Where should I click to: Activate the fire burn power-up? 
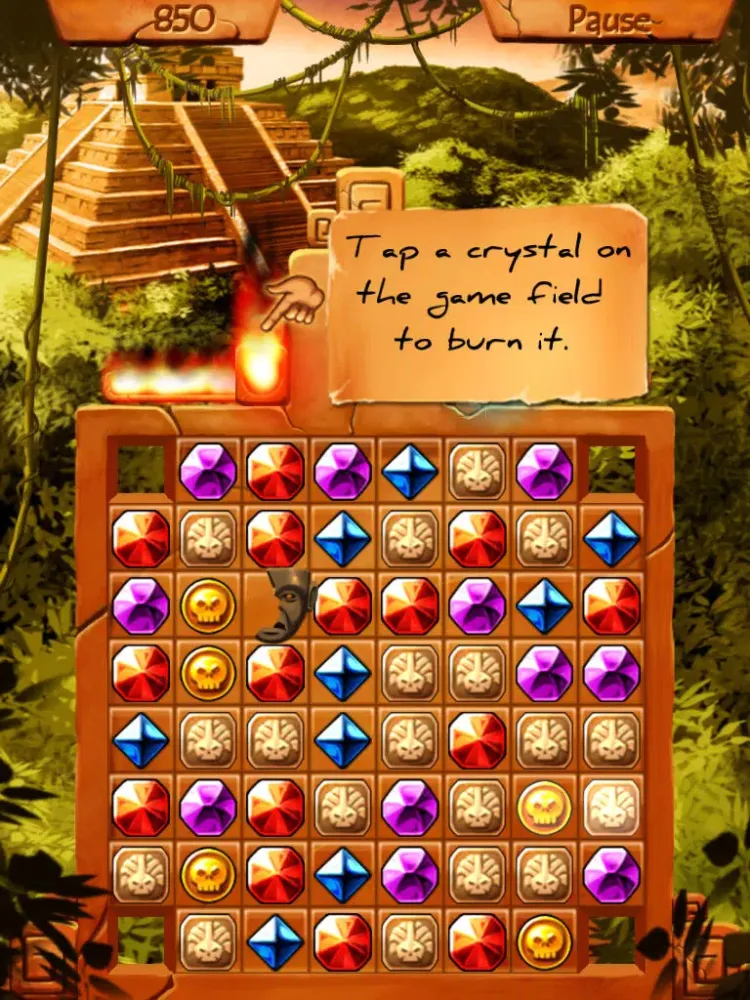[x=262, y=365]
